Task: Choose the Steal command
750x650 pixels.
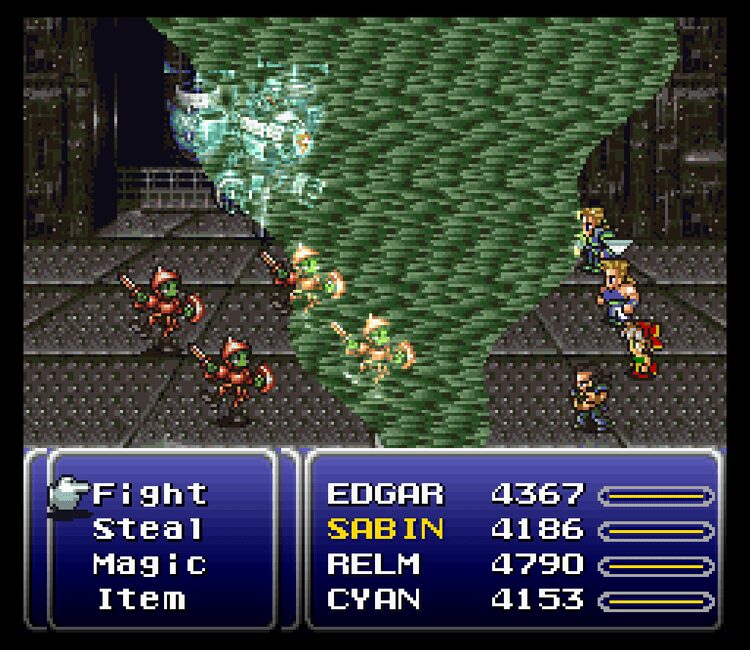Action: (x=148, y=529)
